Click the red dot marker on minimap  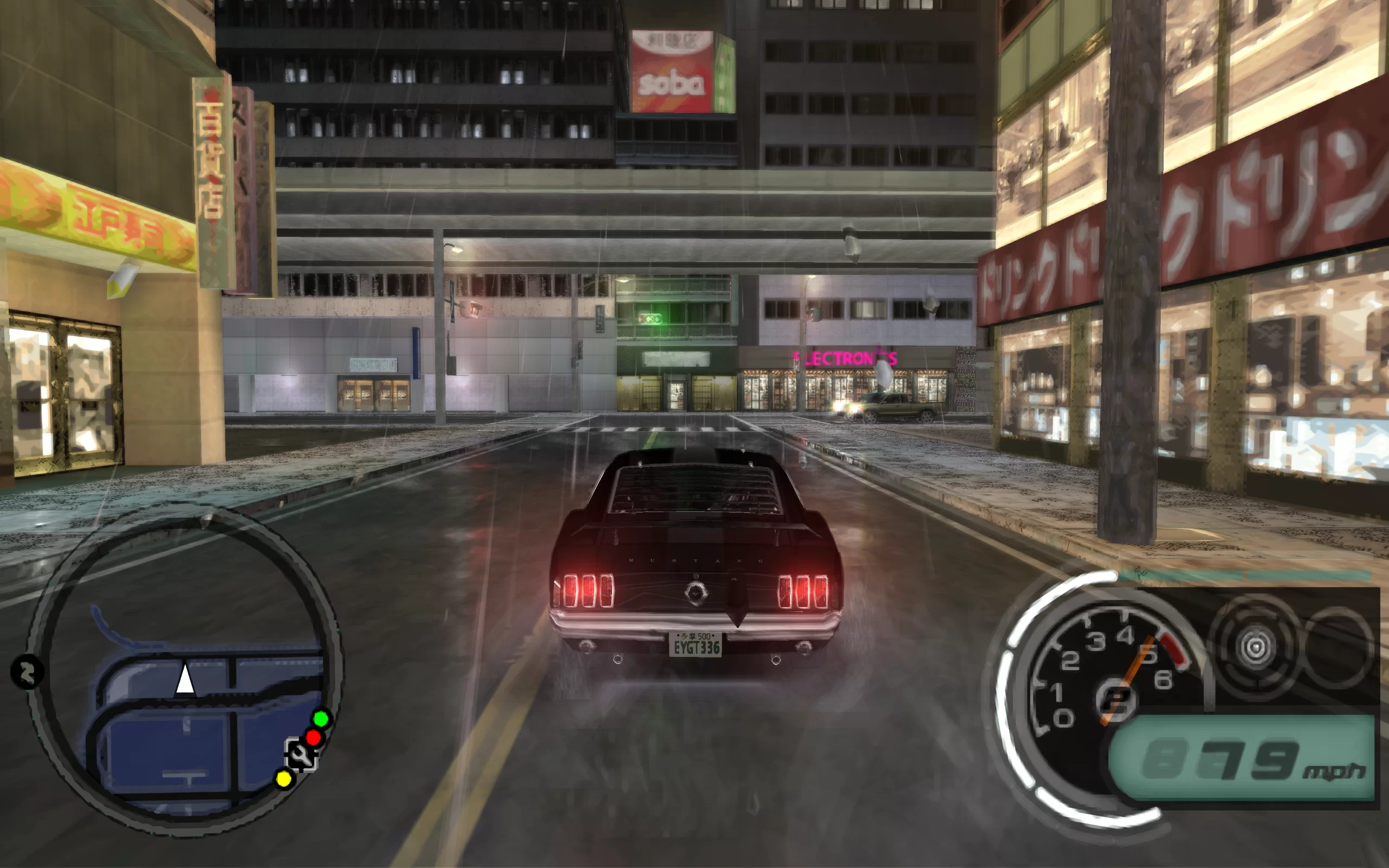pos(314,737)
